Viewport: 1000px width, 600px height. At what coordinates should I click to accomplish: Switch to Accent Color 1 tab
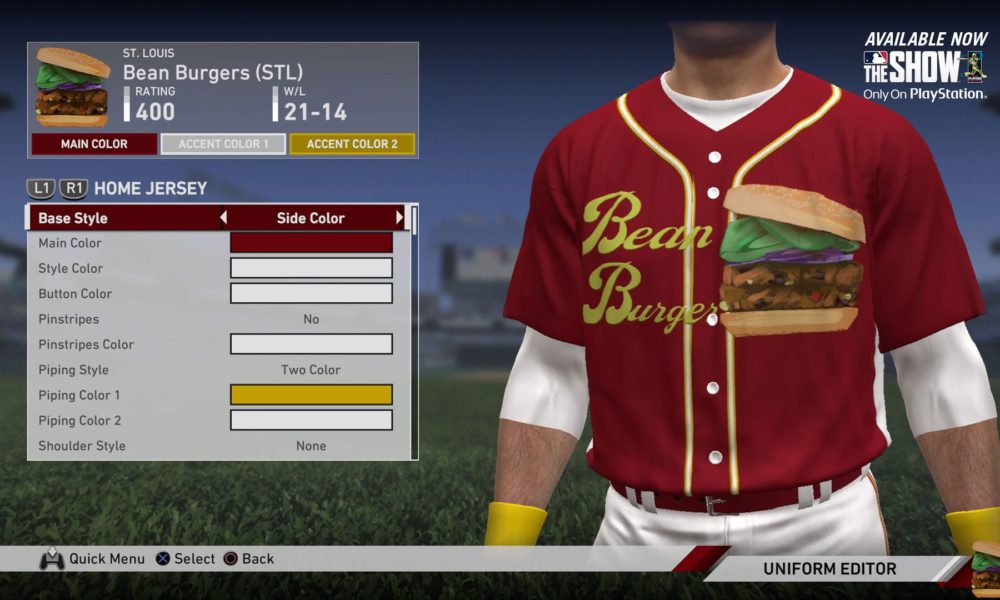pos(223,144)
